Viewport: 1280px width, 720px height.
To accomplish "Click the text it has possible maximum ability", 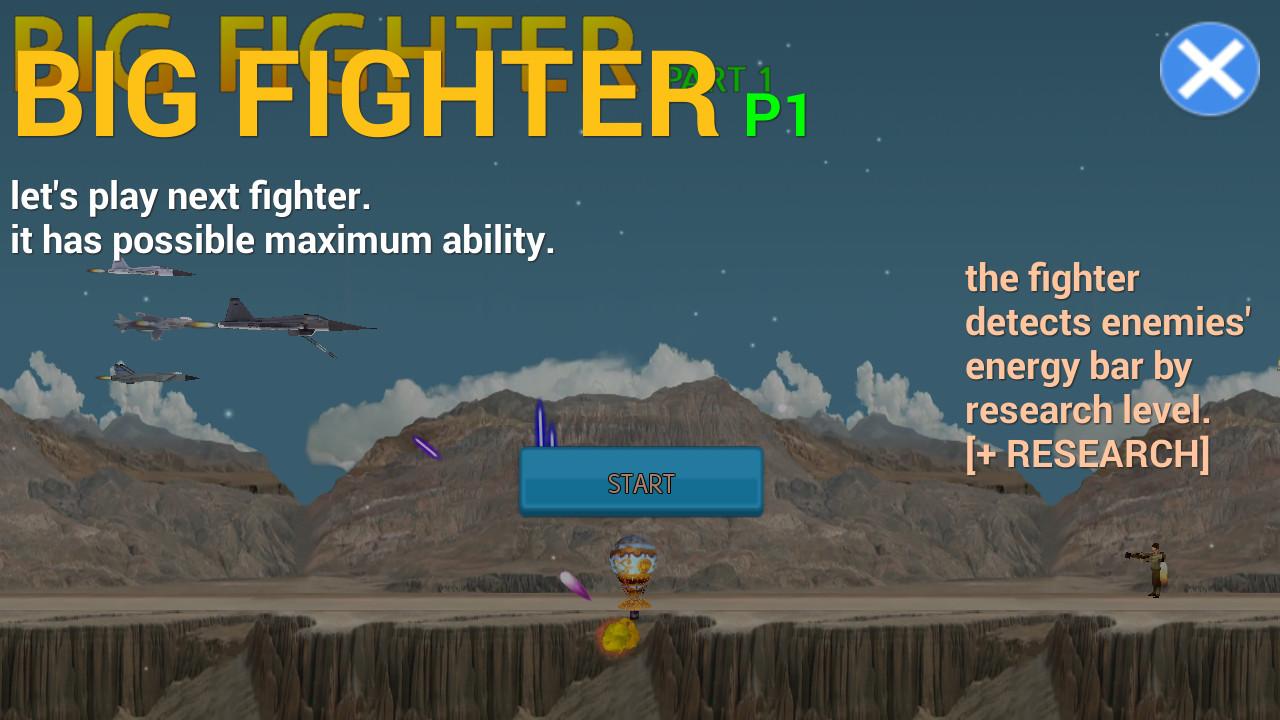I will pos(283,240).
